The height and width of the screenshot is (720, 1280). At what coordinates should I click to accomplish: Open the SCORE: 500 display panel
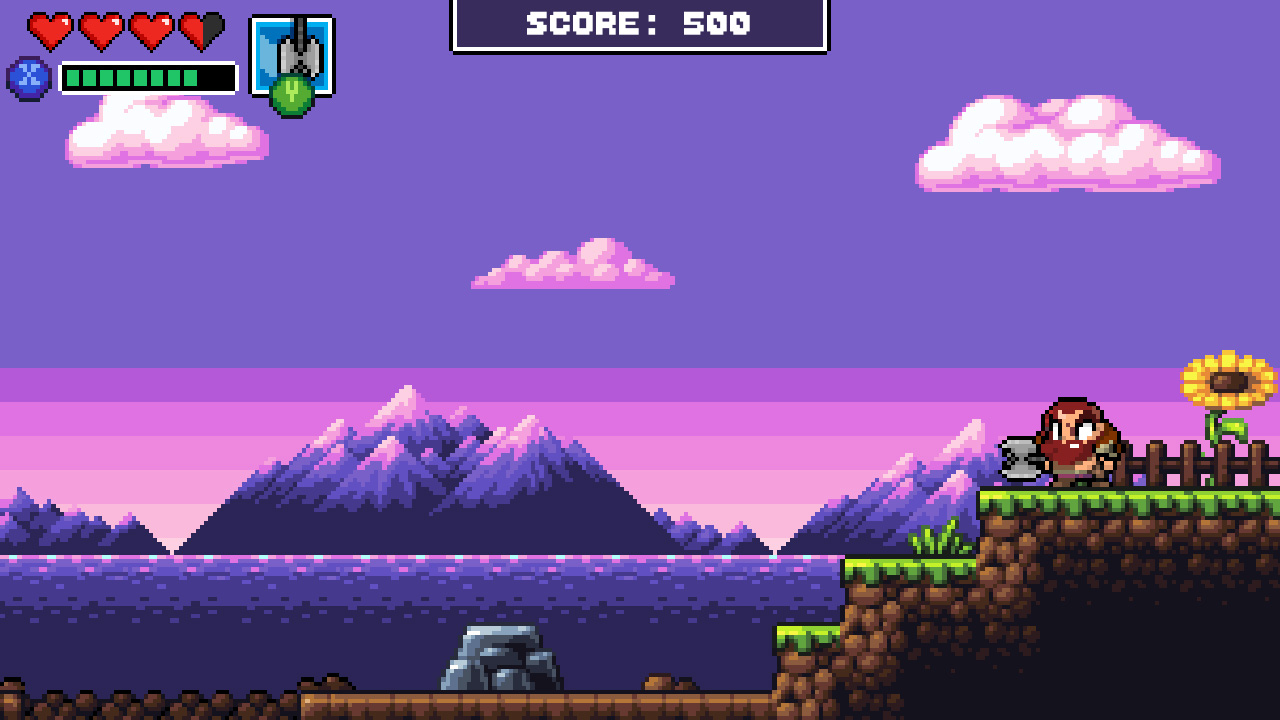(638, 25)
